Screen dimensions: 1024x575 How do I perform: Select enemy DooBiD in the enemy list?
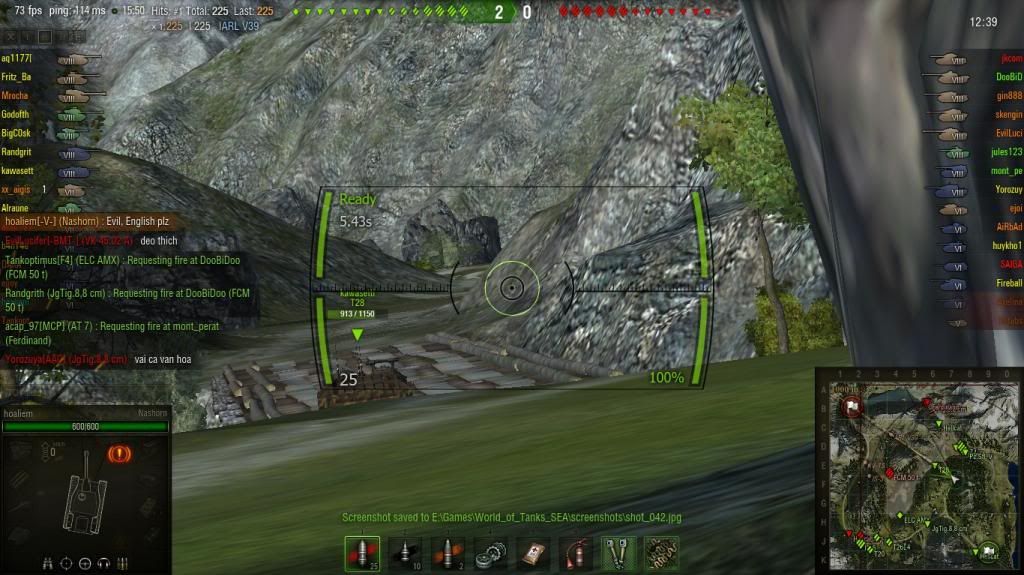pyautogui.click(x=1008, y=77)
